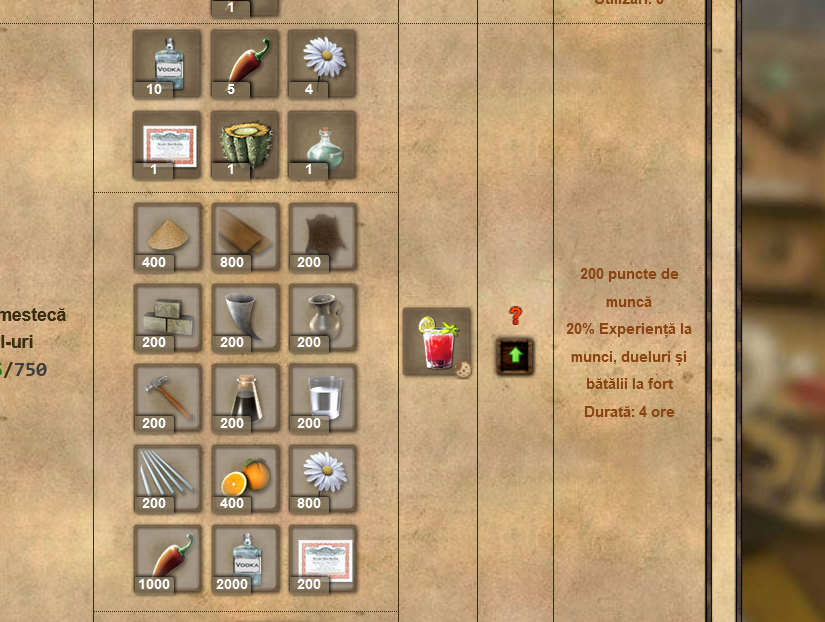Choose the dark liquid bottle ingredient
This screenshot has height=622, width=825.
pyautogui.click(x=245, y=398)
